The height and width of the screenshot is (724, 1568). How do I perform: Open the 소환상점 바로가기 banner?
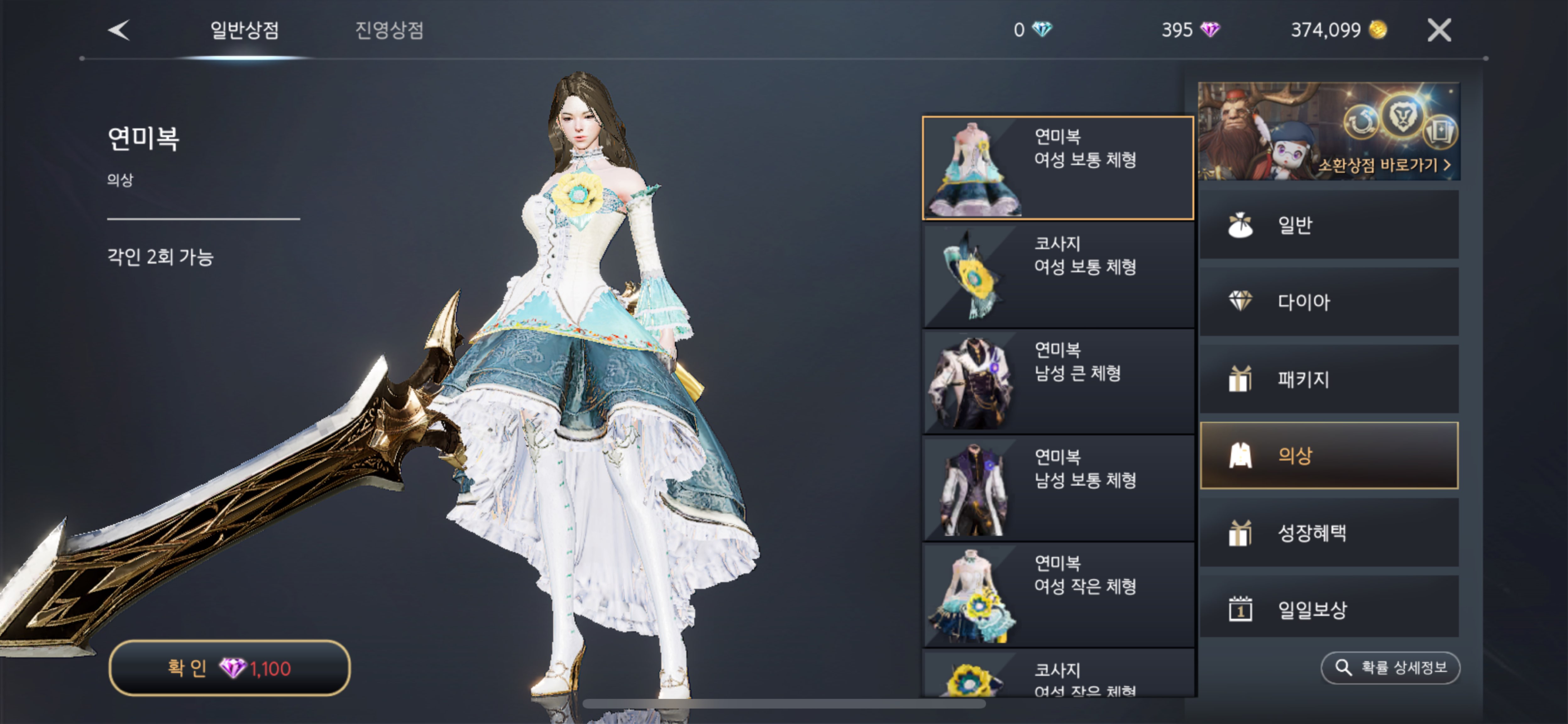[1329, 131]
